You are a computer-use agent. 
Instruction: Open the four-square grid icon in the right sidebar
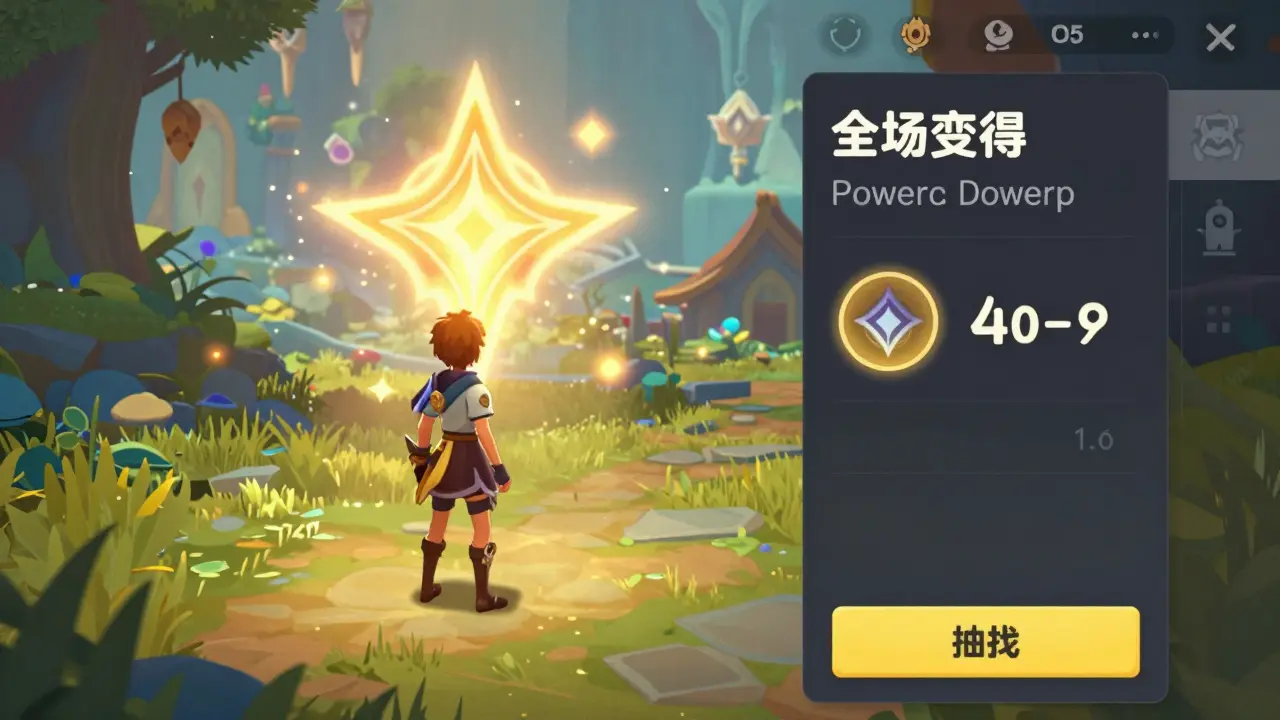(x=1218, y=318)
